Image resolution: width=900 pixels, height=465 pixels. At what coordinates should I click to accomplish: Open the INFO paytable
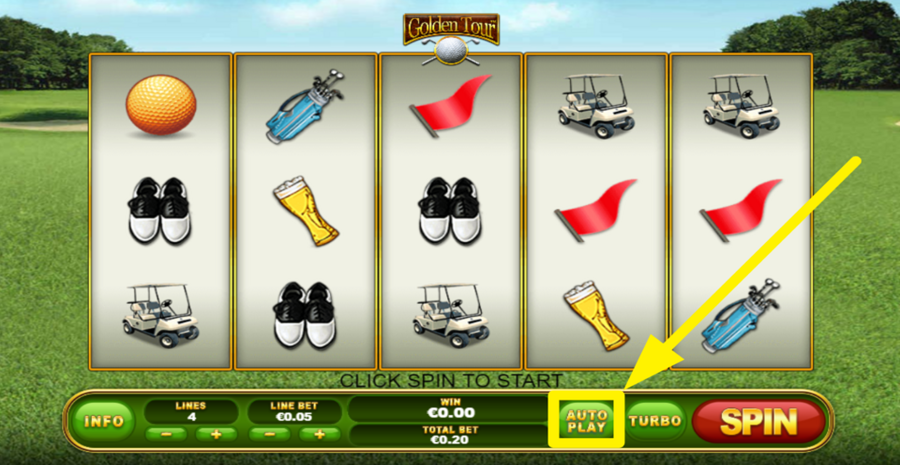pos(103,421)
